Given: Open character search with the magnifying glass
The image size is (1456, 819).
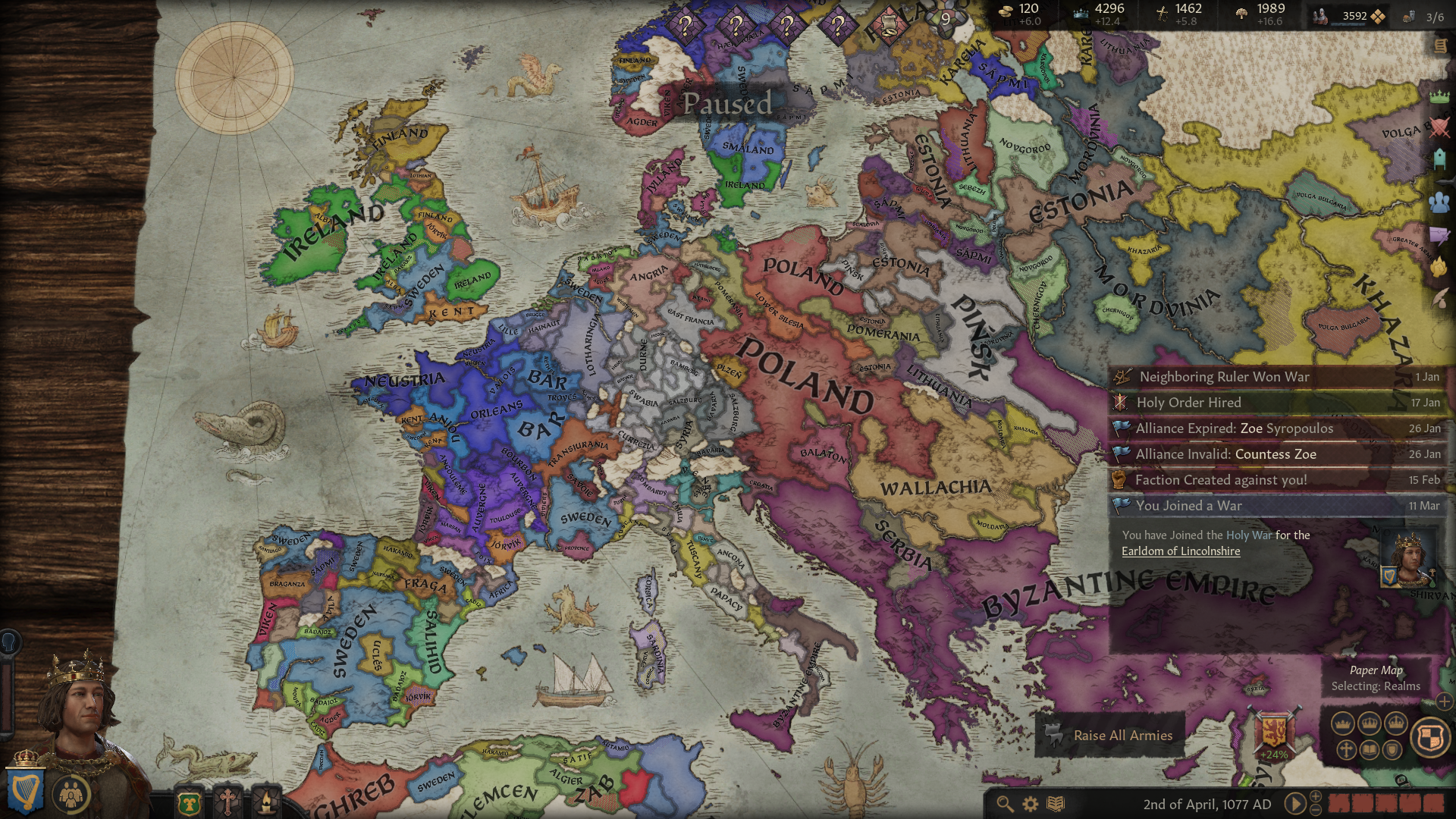Looking at the screenshot, I should [x=1006, y=802].
